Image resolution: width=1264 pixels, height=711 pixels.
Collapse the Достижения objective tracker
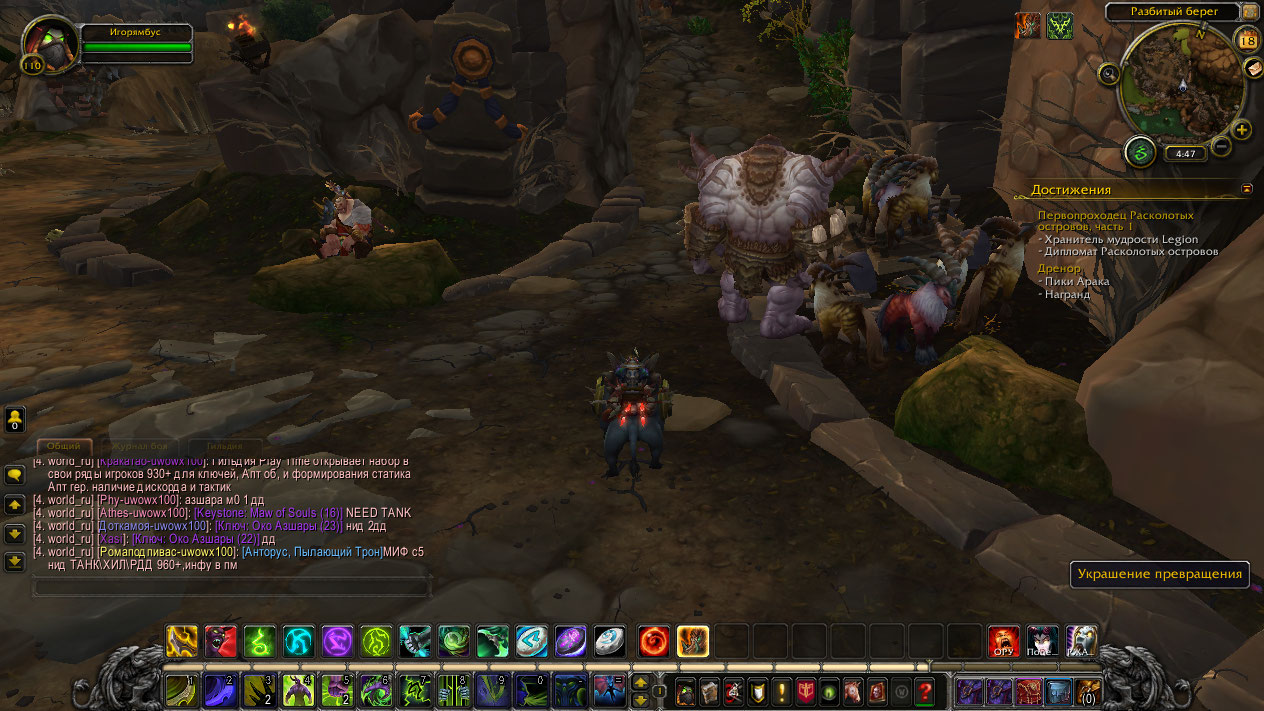point(1247,188)
